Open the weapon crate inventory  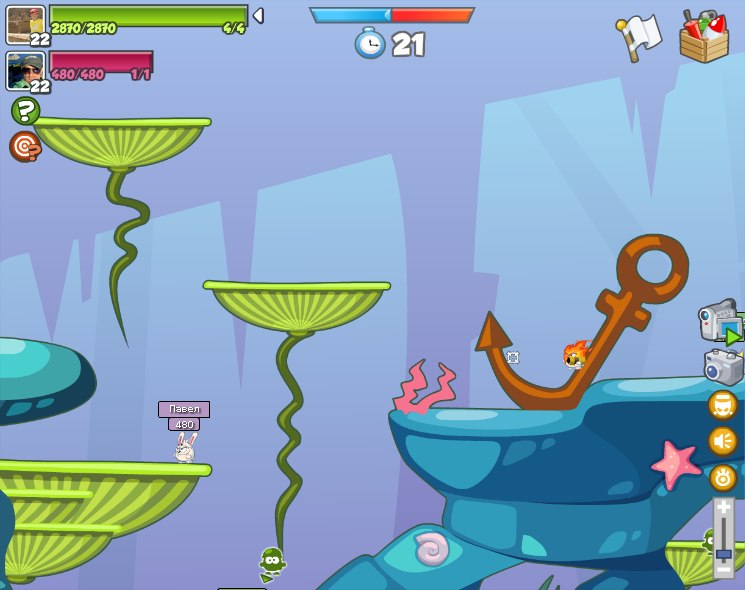(704, 38)
